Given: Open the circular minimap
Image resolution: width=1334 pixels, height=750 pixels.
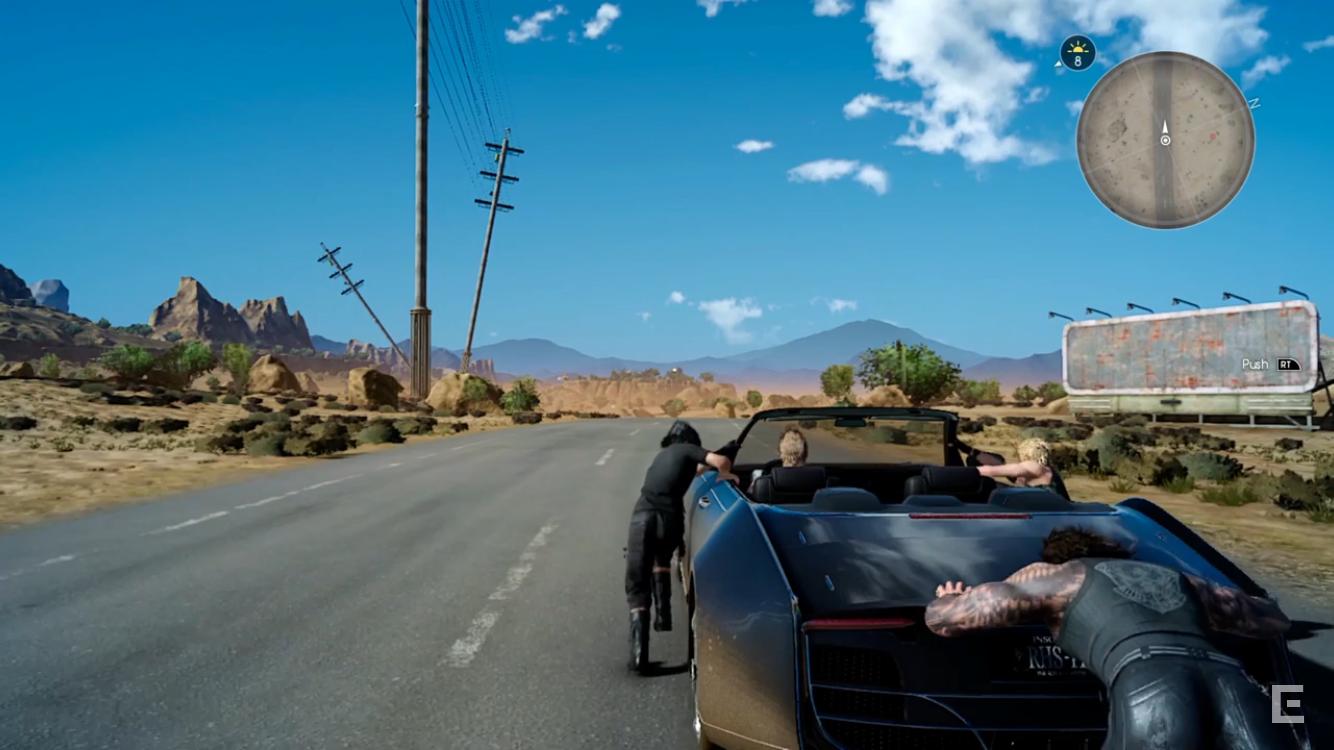Looking at the screenshot, I should point(1165,140).
